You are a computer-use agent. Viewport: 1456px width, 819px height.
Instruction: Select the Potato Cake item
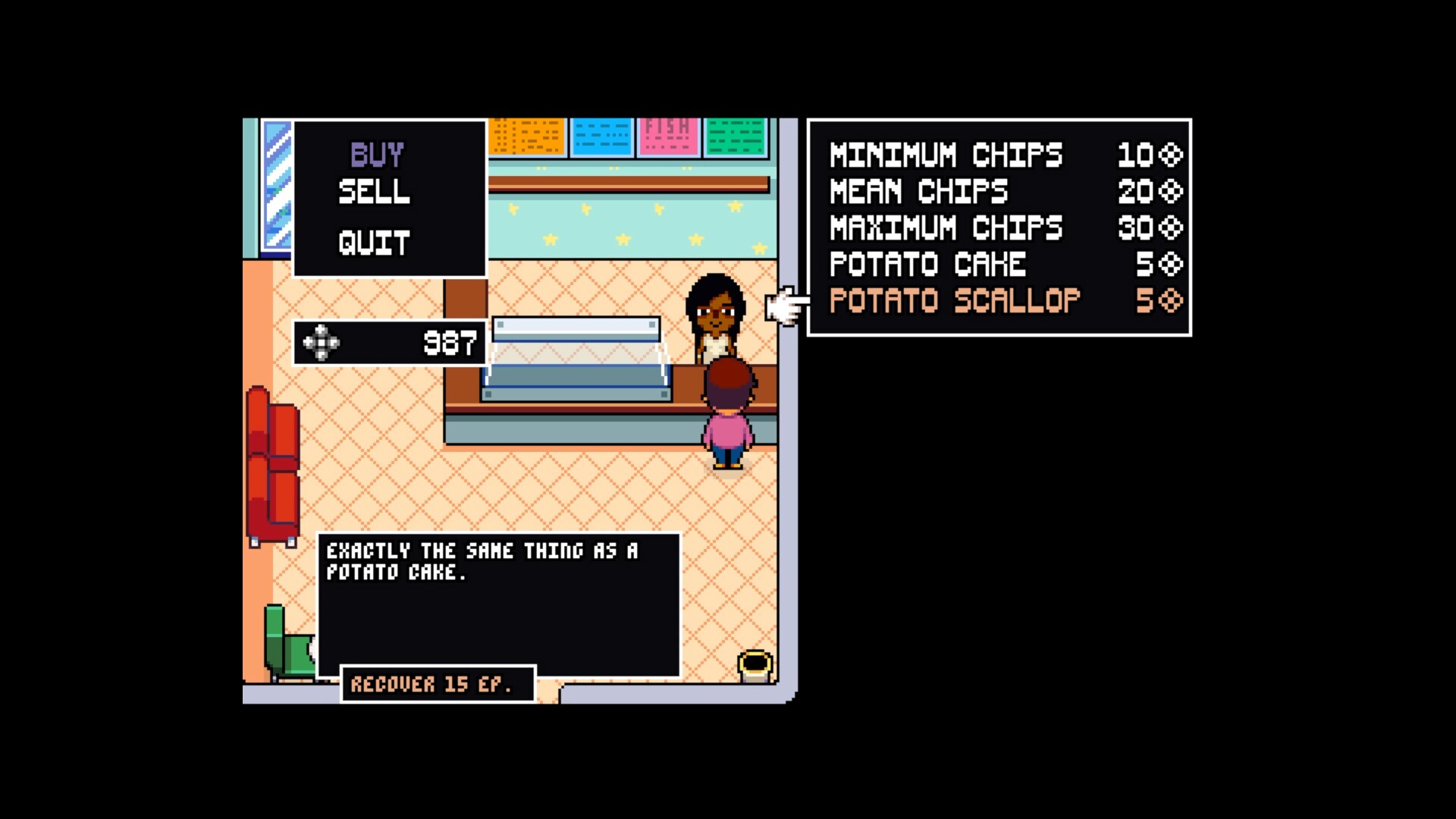(x=928, y=264)
